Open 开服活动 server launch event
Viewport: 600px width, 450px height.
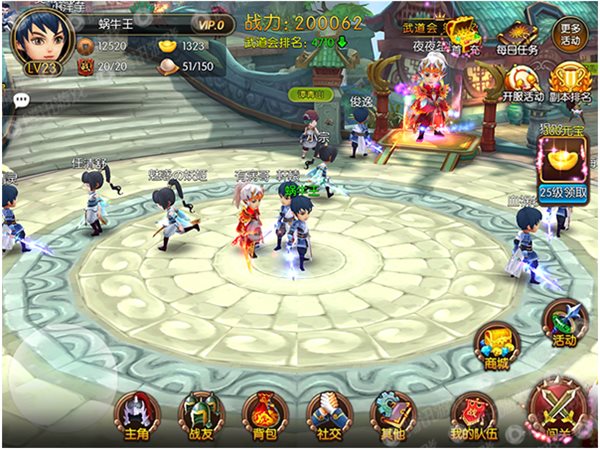(523, 82)
